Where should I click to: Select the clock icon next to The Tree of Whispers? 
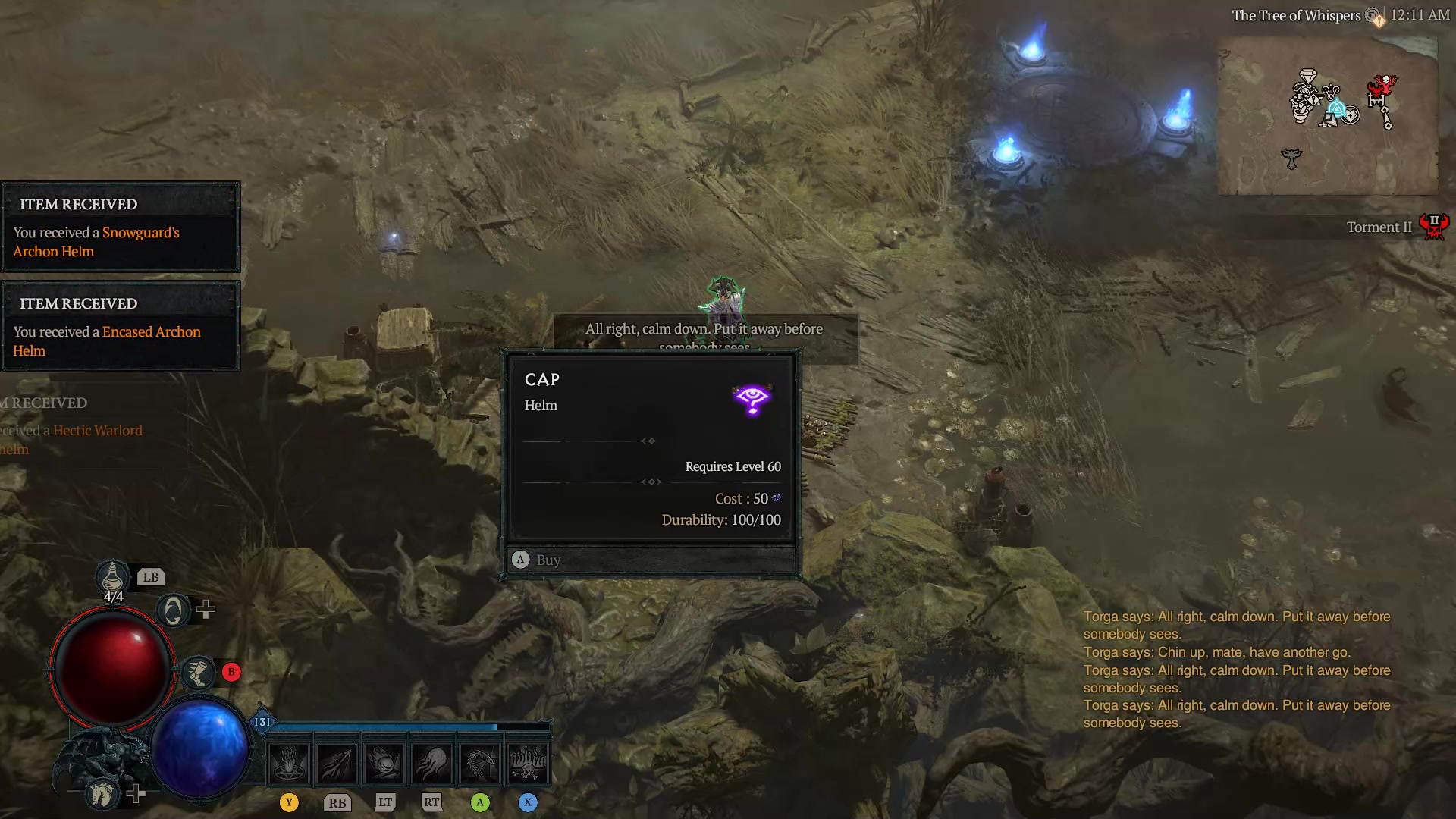(x=1371, y=14)
